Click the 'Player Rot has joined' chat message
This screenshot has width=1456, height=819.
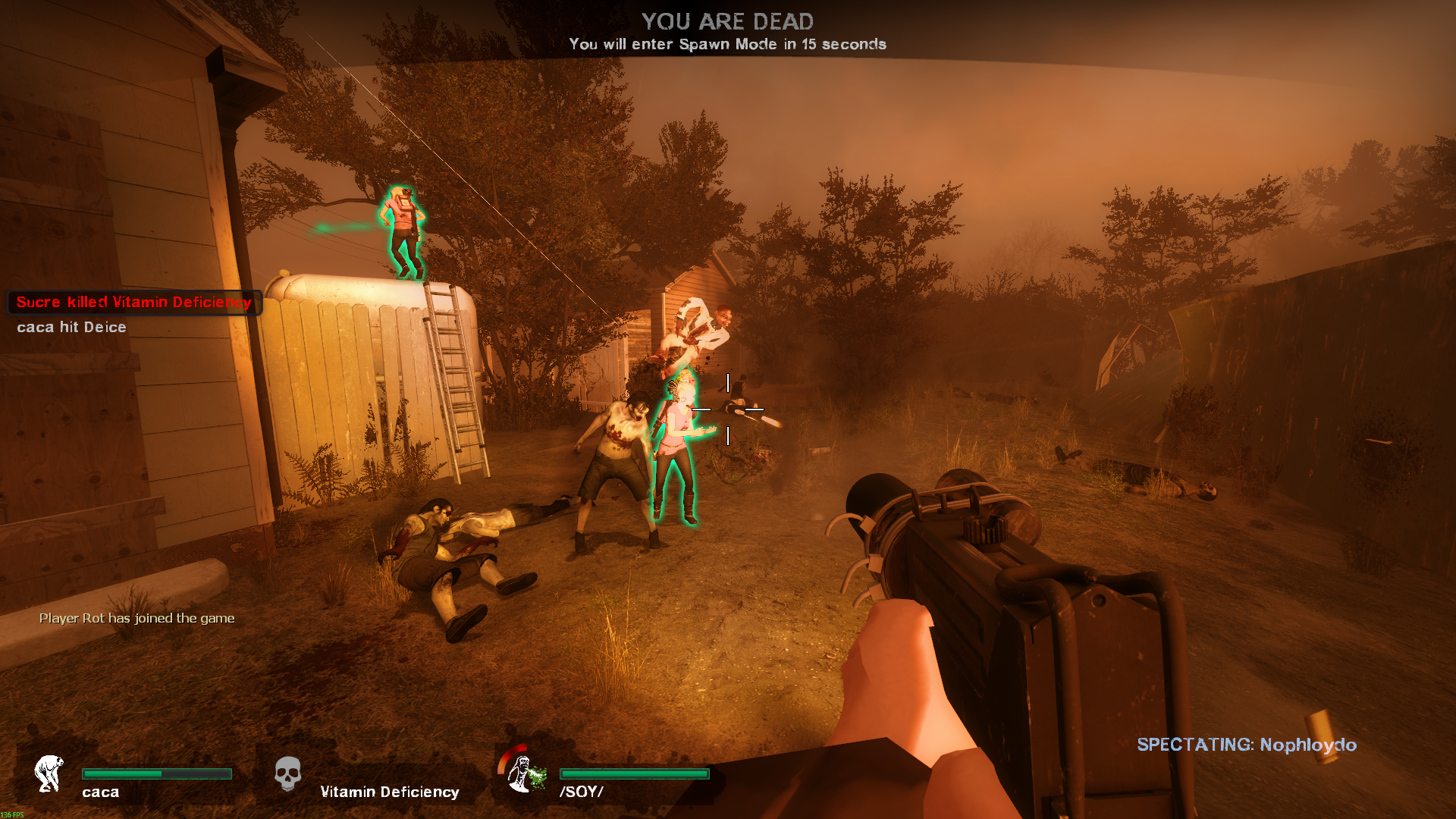(x=136, y=618)
